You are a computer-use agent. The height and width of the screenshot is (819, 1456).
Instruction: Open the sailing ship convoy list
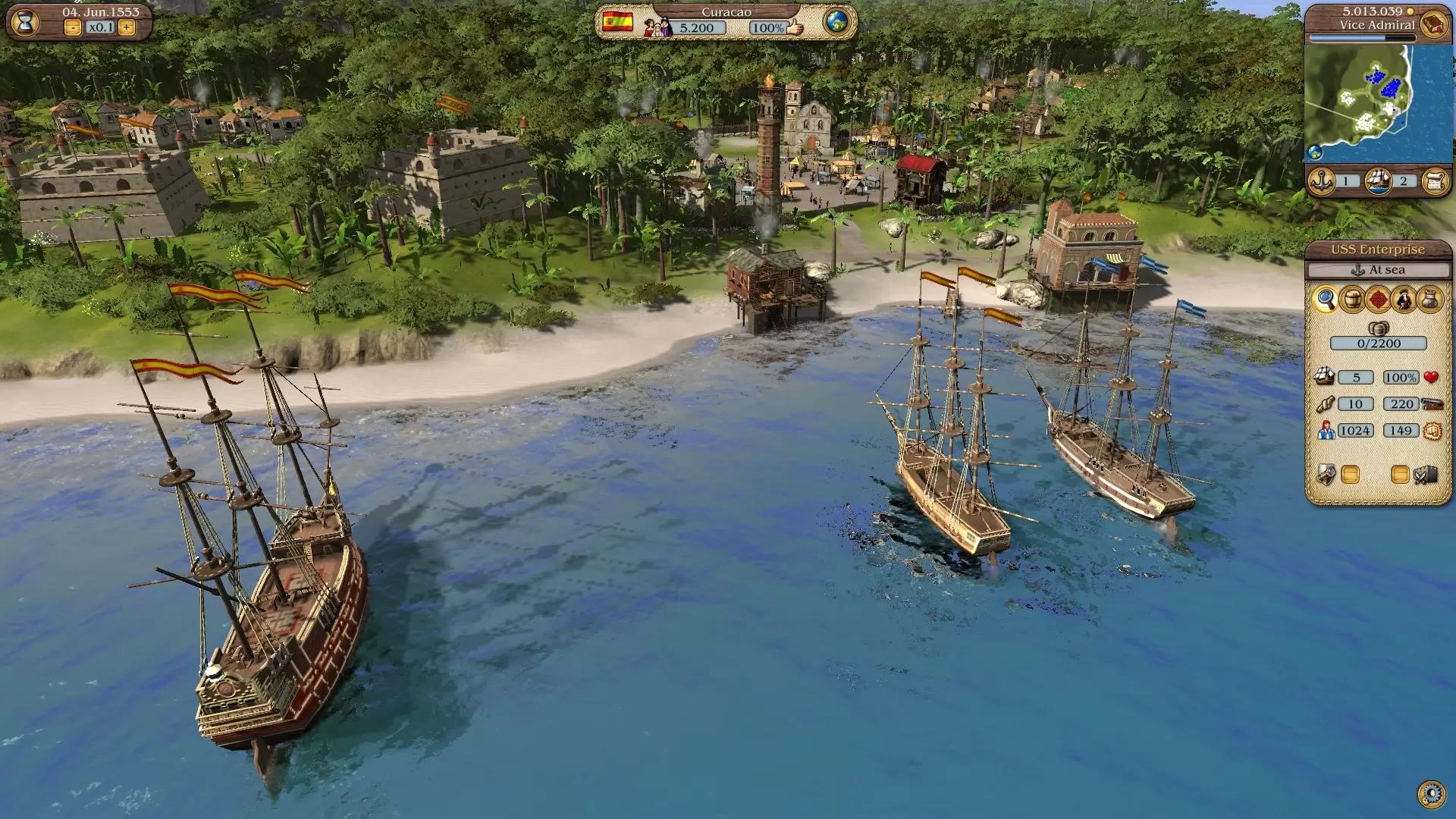tap(1378, 181)
